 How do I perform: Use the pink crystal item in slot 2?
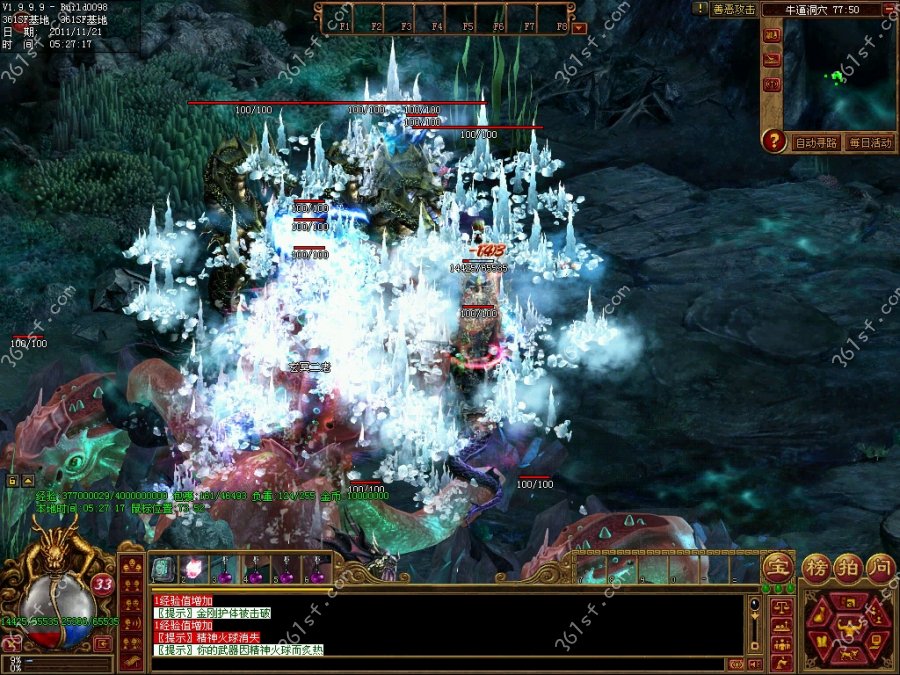(194, 570)
